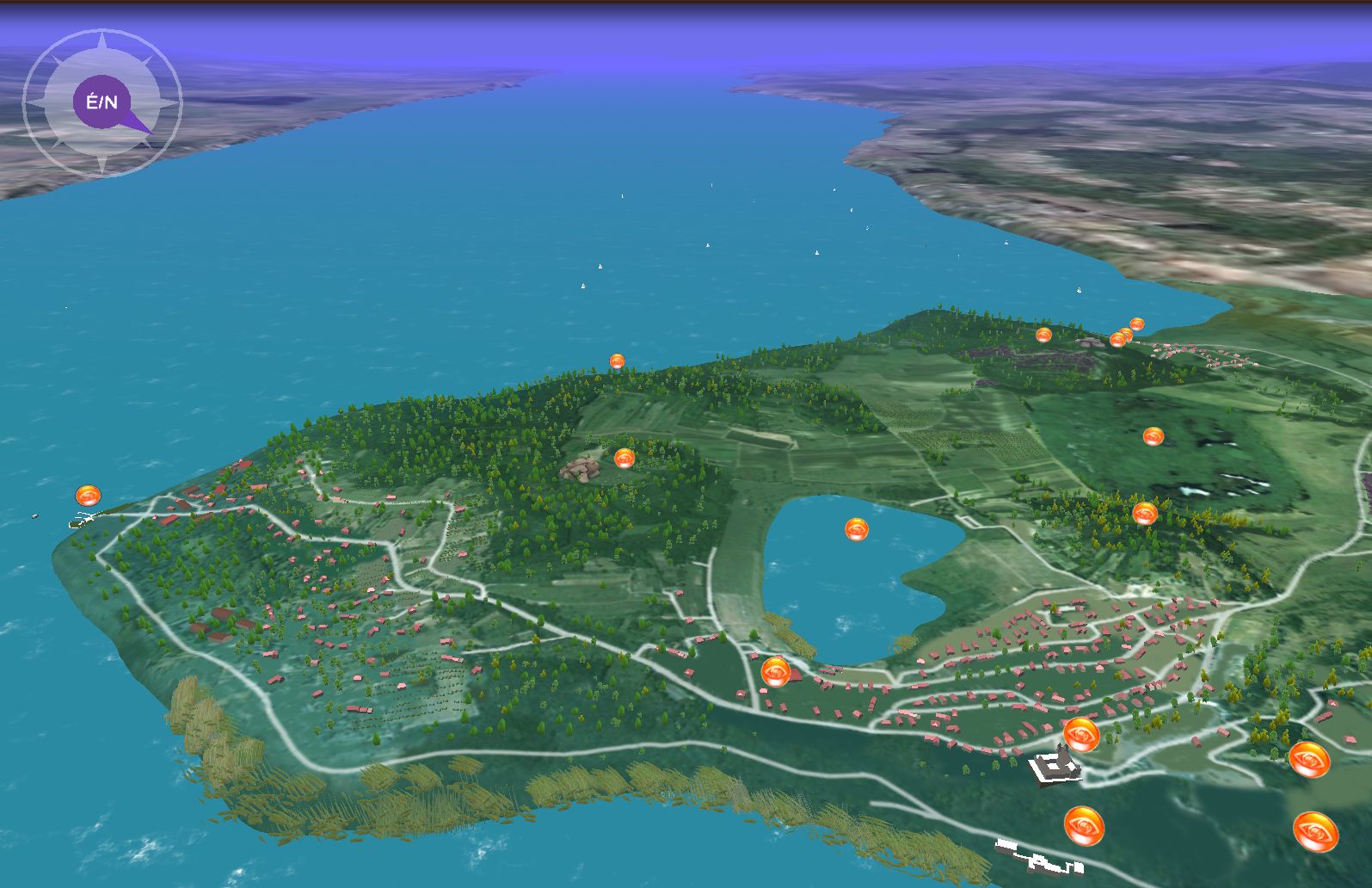Screen dimensions: 1372x888
Task: Select the marker beside the brown rock formation
Action: [624, 458]
